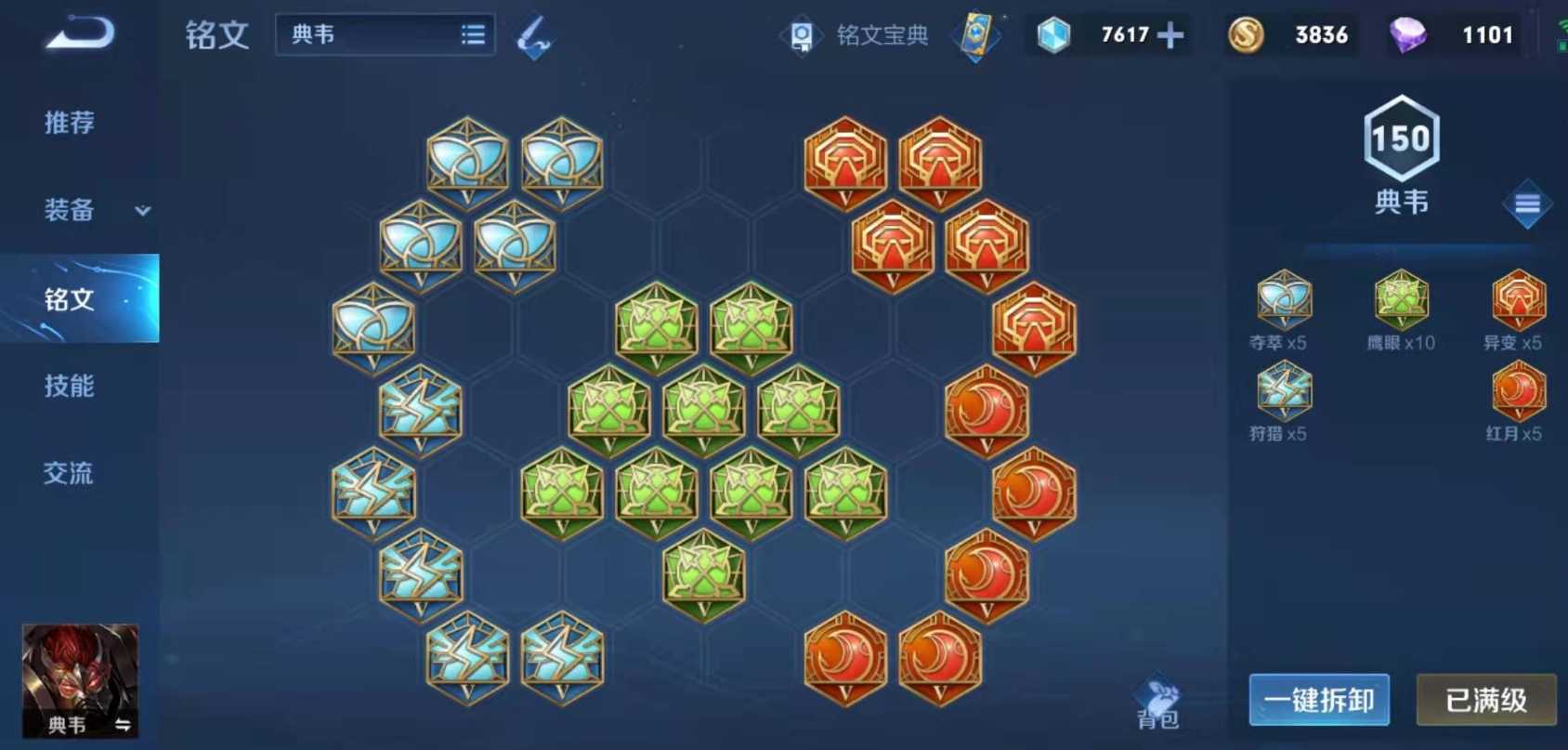Click the 一键拆卸 unequip-all button

[x=1318, y=702]
